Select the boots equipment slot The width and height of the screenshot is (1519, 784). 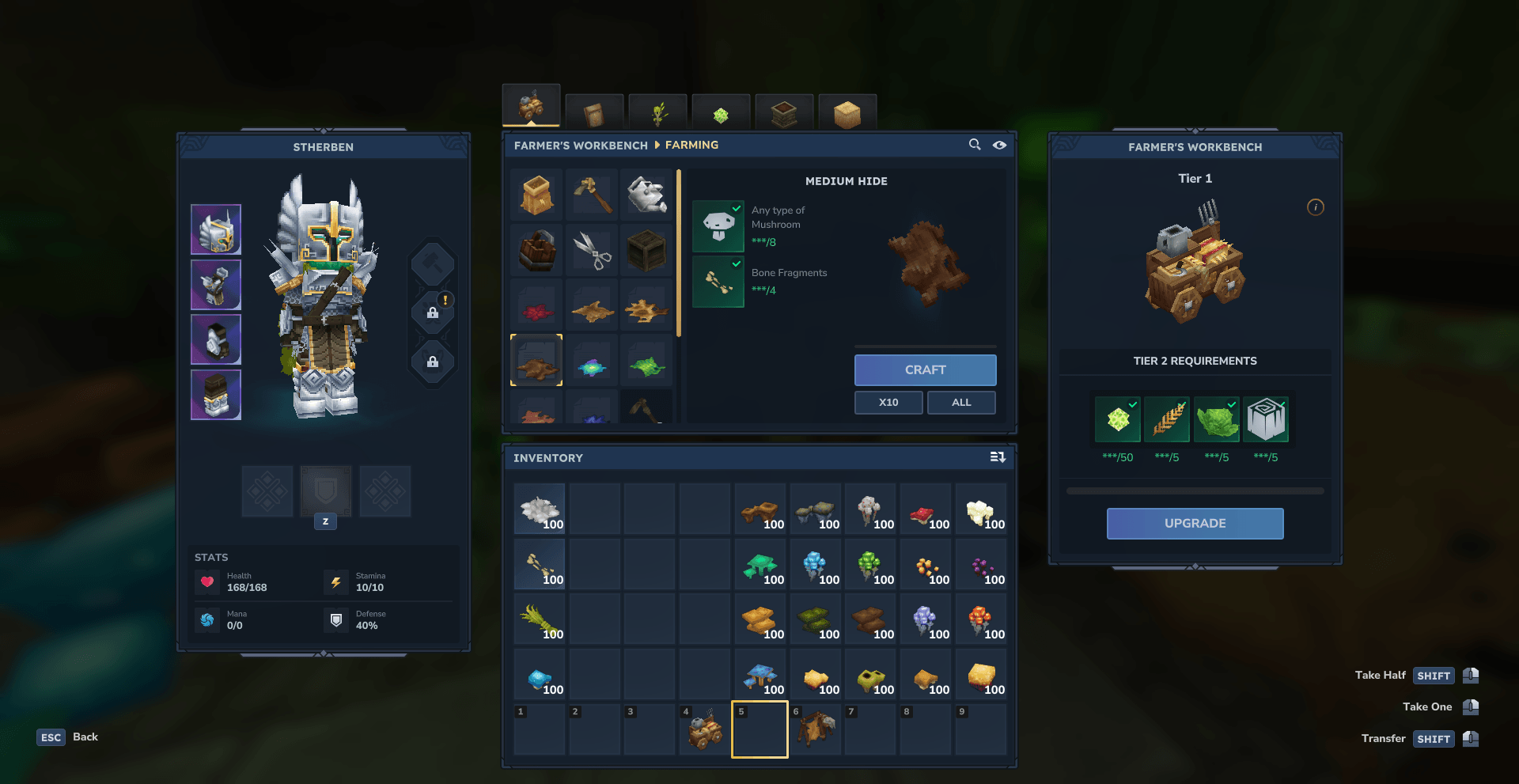pos(216,395)
